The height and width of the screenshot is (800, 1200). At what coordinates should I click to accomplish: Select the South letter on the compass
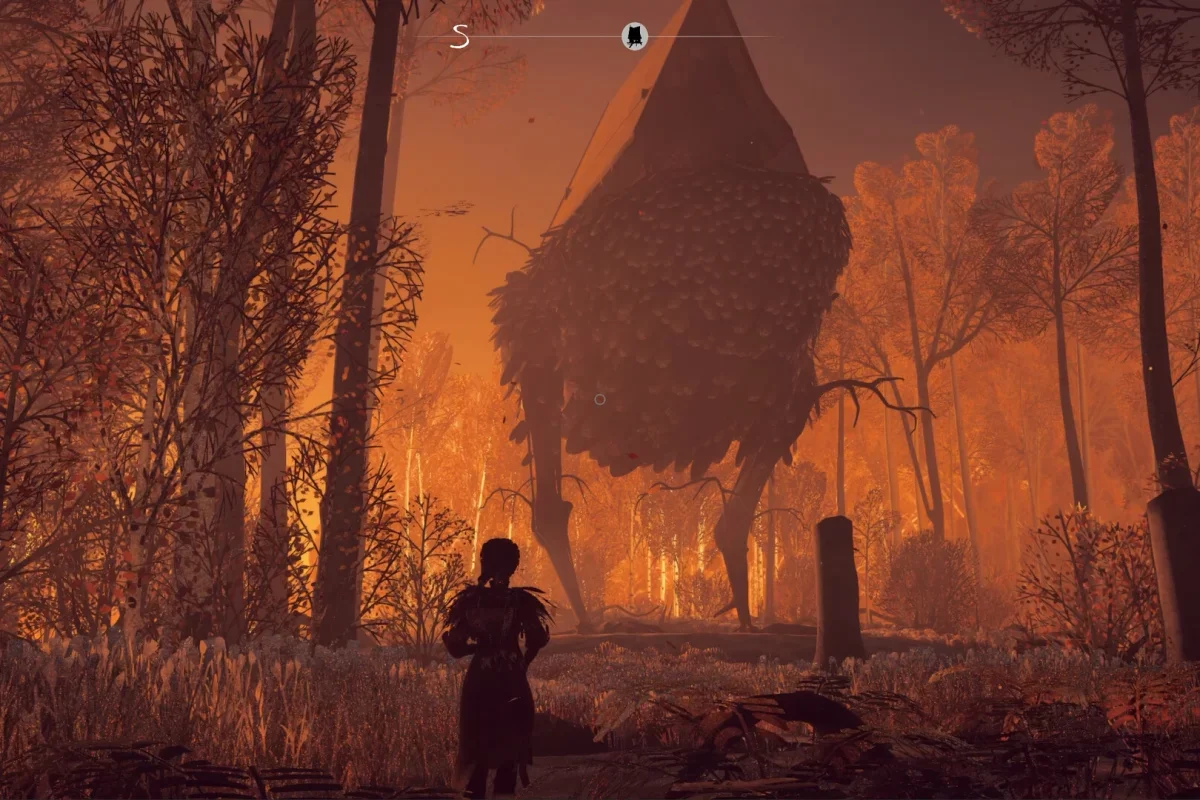(459, 37)
